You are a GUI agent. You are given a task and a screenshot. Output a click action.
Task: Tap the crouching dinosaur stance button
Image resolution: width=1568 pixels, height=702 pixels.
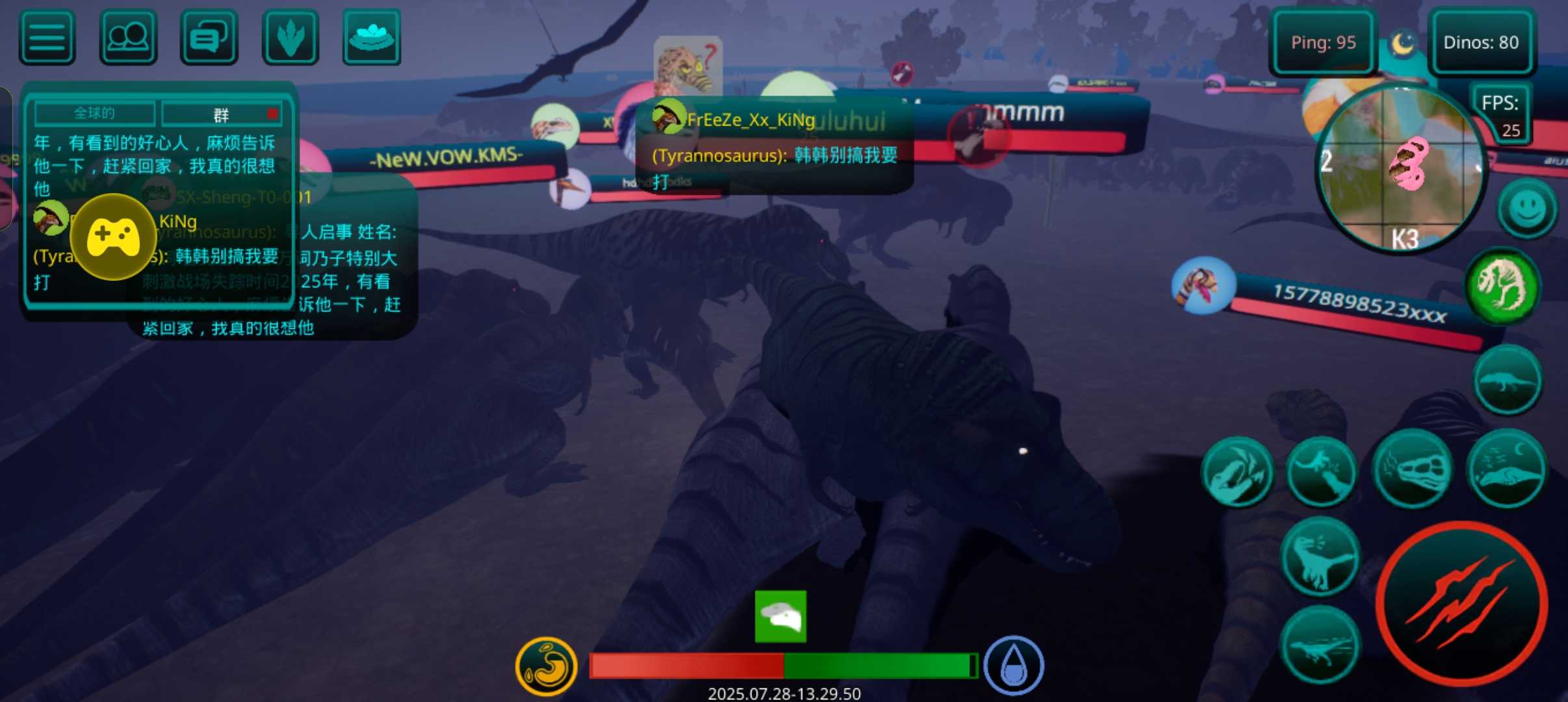[x=1506, y=381]
